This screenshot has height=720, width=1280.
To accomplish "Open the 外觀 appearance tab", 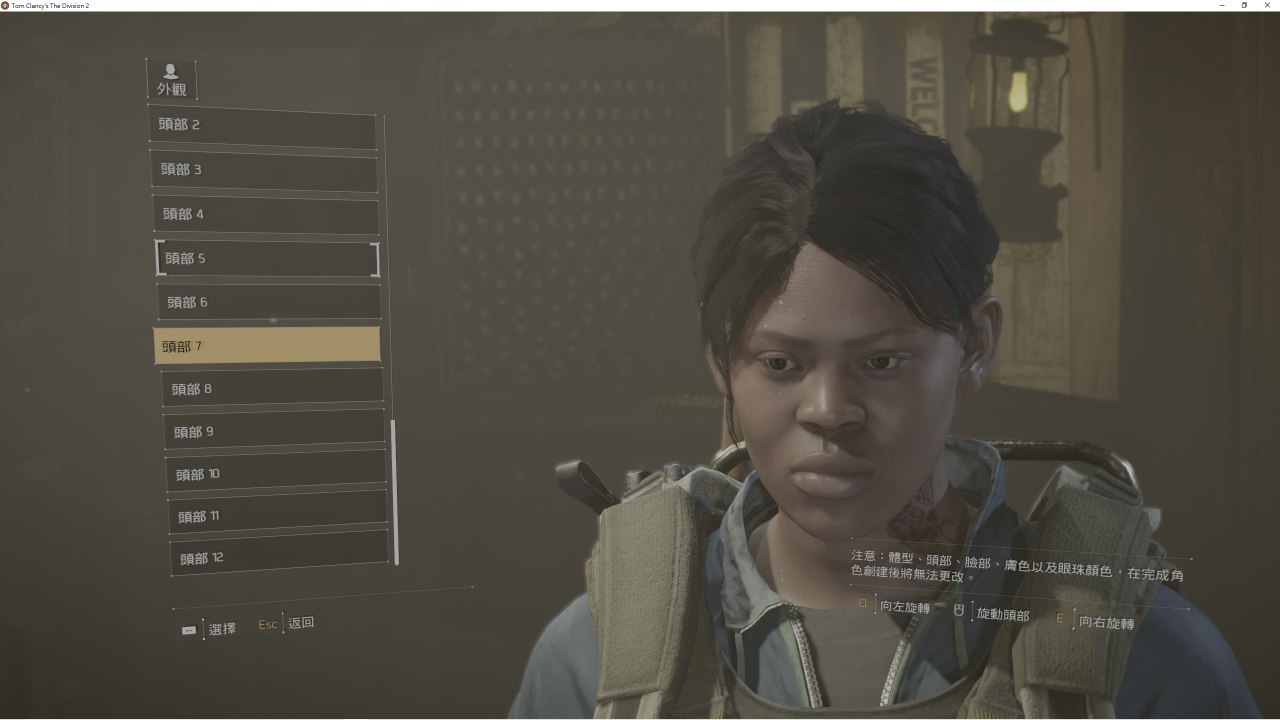I will pos(172,80).
